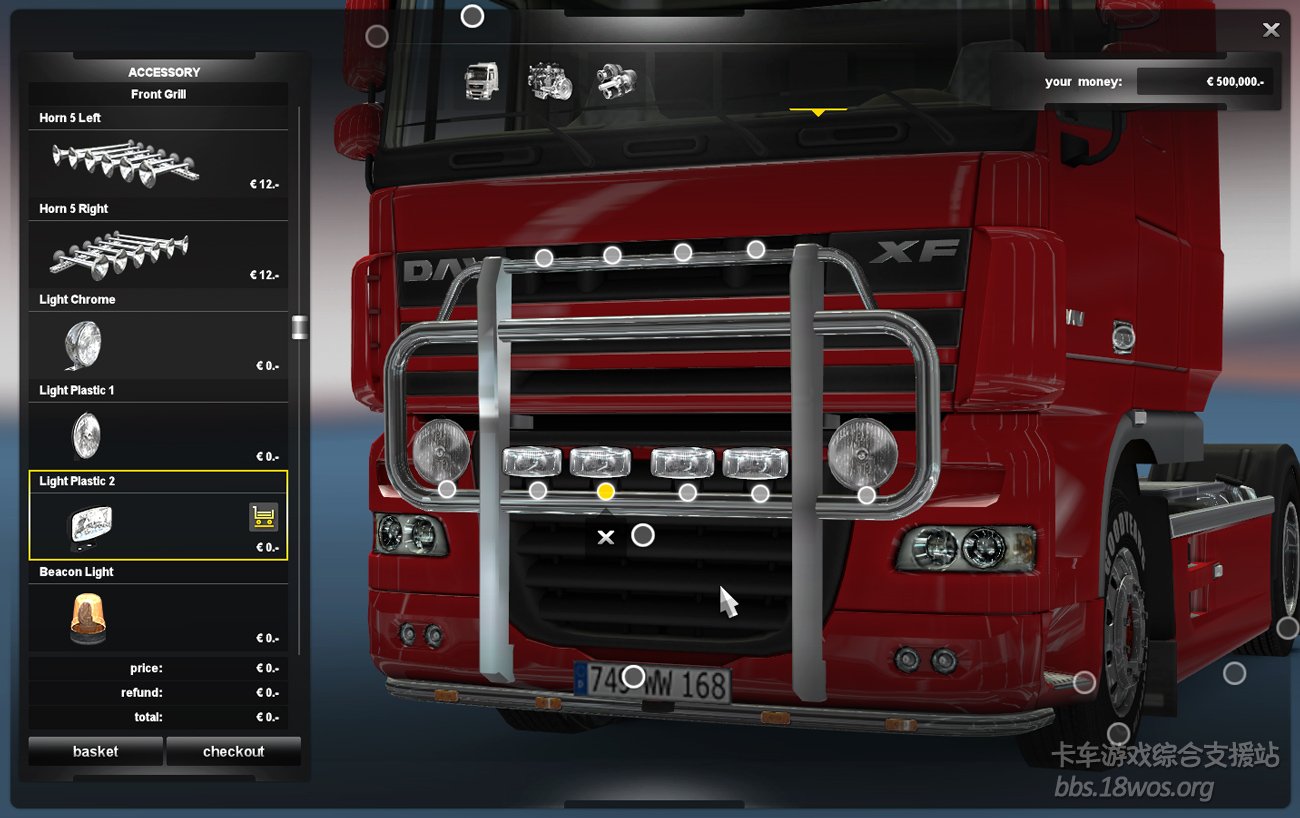Click the accessory list scrollbar handle

(x=299, y=327)
